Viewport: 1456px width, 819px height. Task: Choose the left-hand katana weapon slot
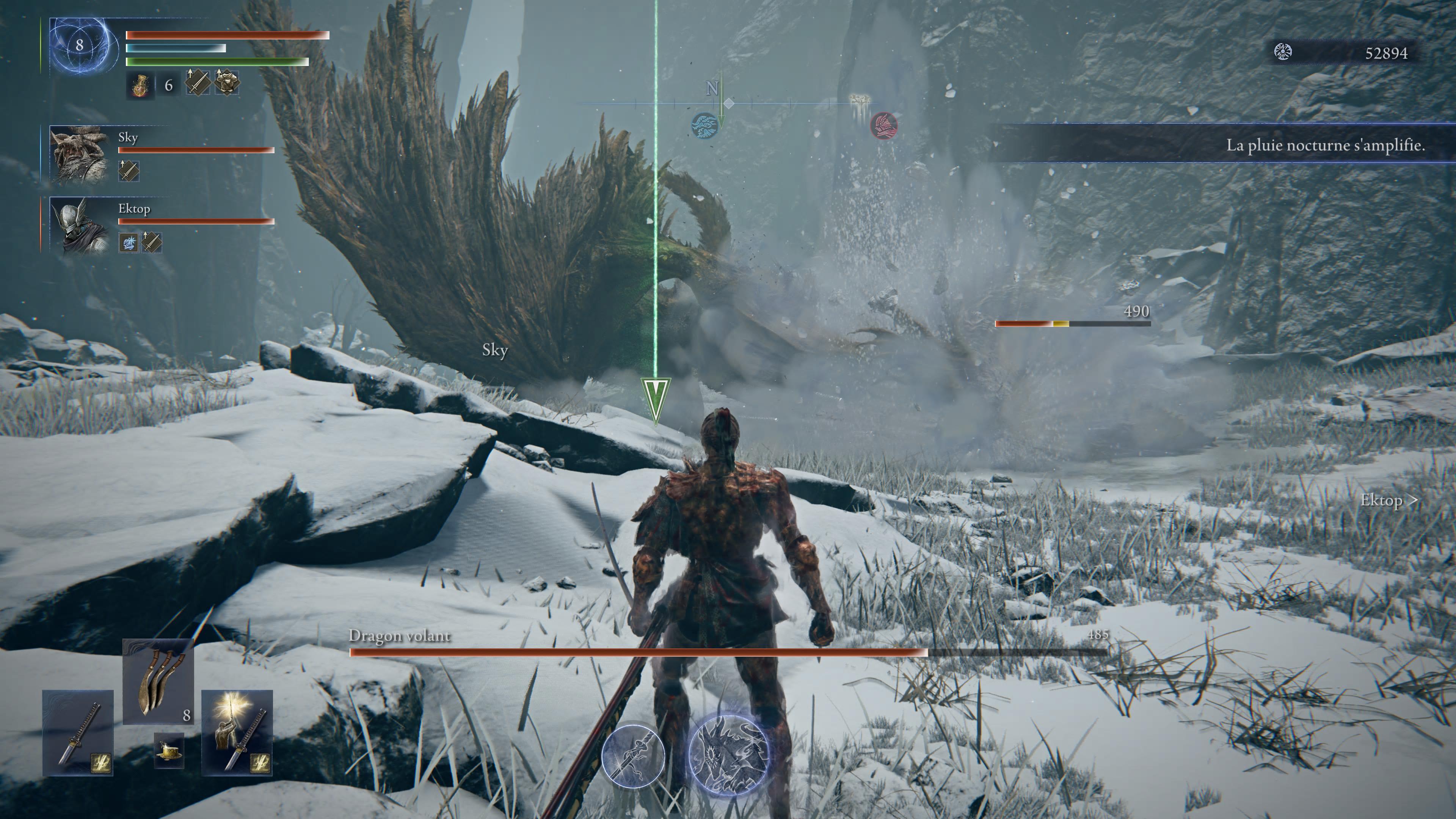(x=78, y=733)
